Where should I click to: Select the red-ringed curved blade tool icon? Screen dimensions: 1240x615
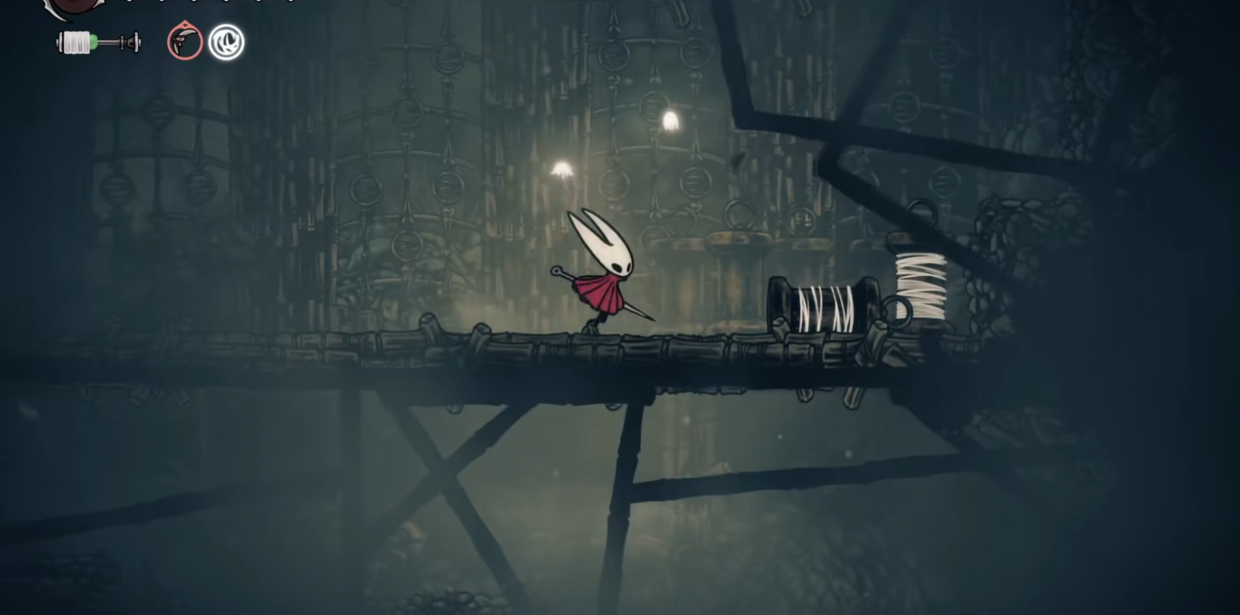[x=185, y=42]
